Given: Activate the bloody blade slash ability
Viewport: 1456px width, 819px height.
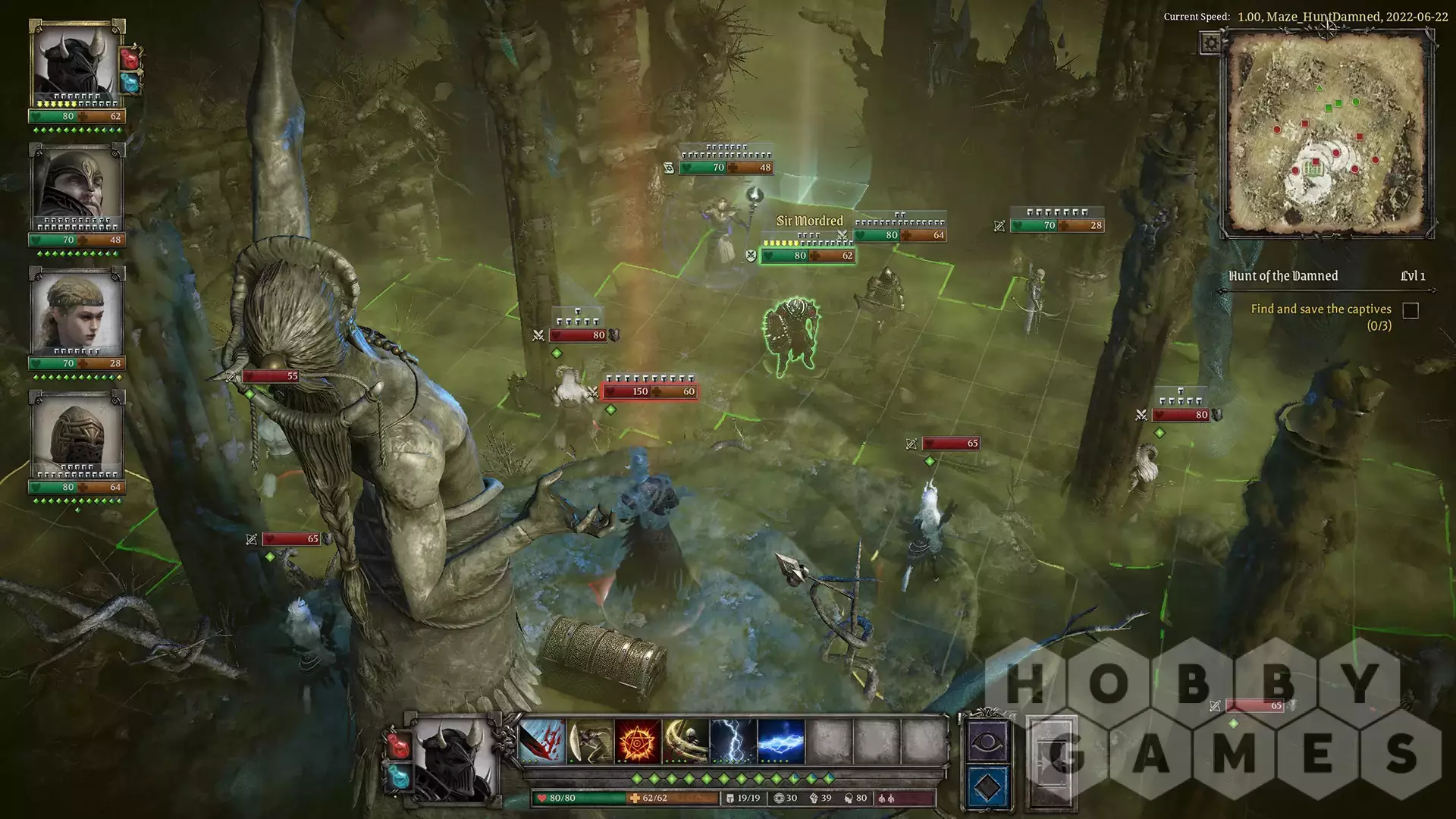Looking at the screenshot, I should [x=541, y=741].
